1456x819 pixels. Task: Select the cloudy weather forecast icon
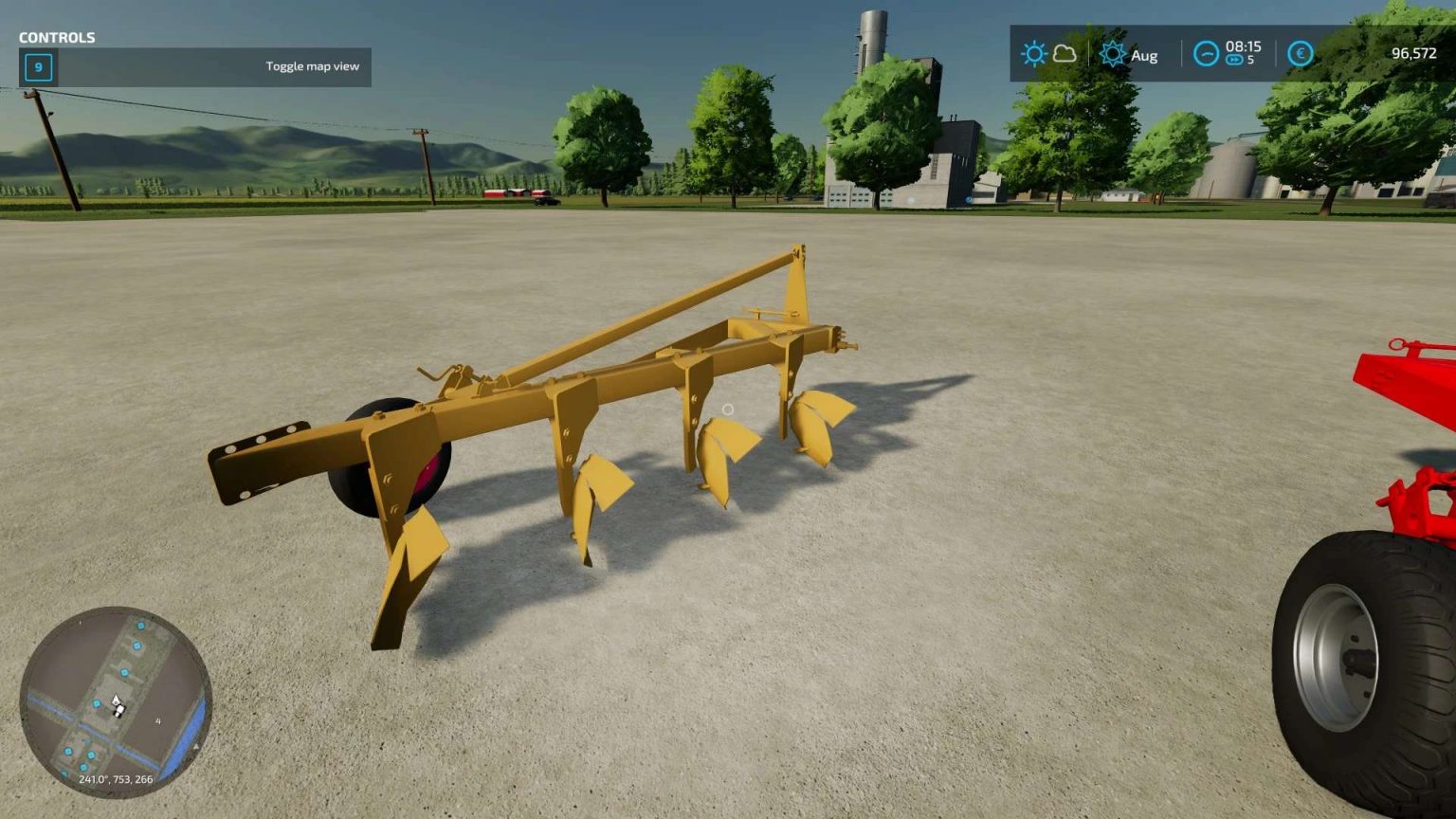(x=1065, y=54)
